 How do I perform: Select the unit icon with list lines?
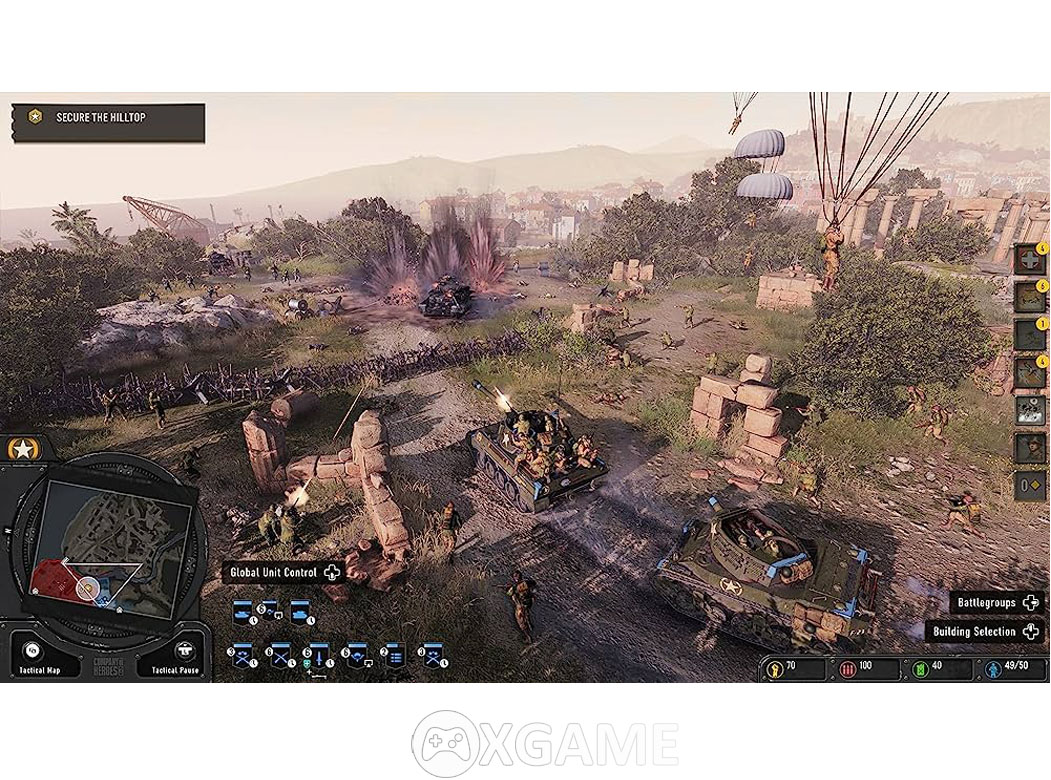click(394, 654)
